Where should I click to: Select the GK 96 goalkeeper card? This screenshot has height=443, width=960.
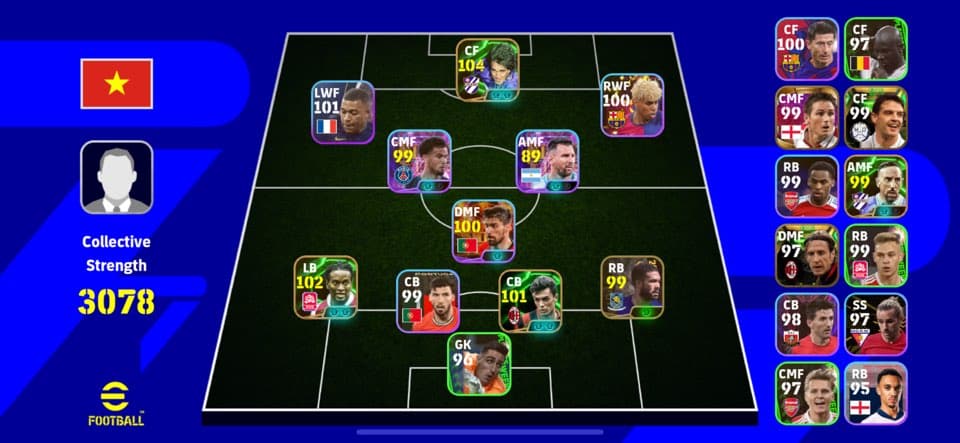479,363
